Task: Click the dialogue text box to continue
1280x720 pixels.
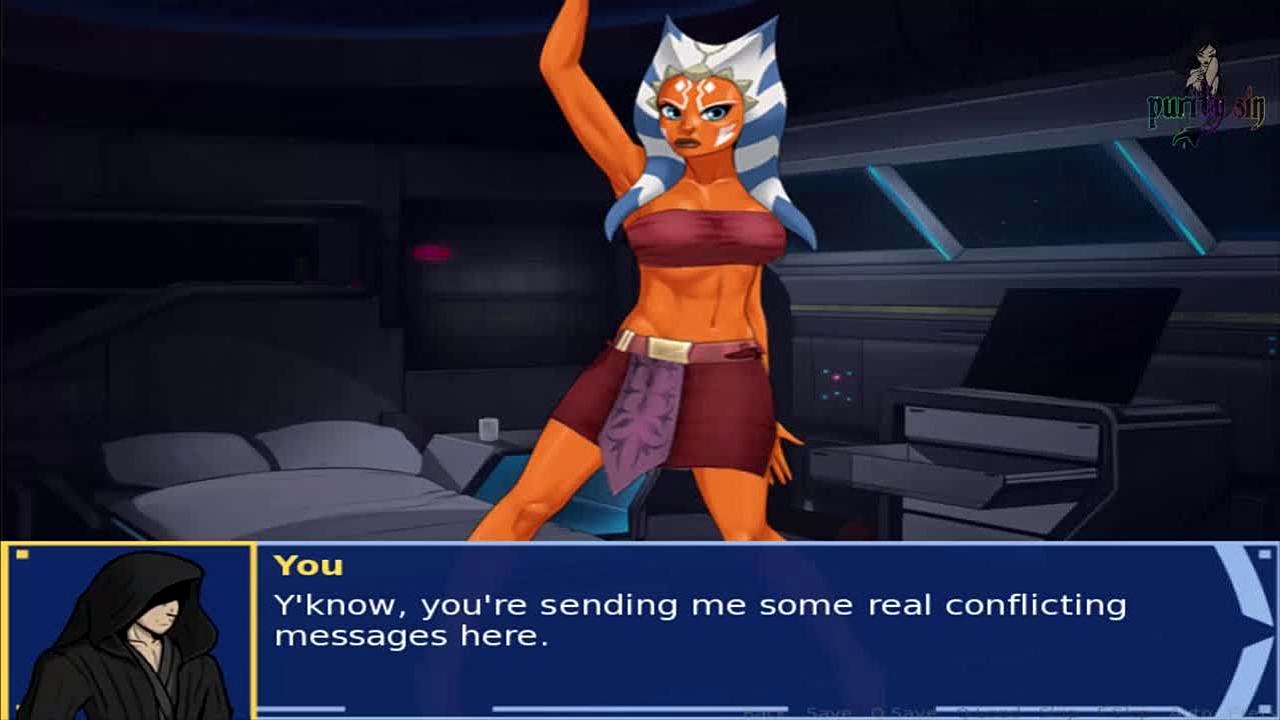Action: [700, 620]
